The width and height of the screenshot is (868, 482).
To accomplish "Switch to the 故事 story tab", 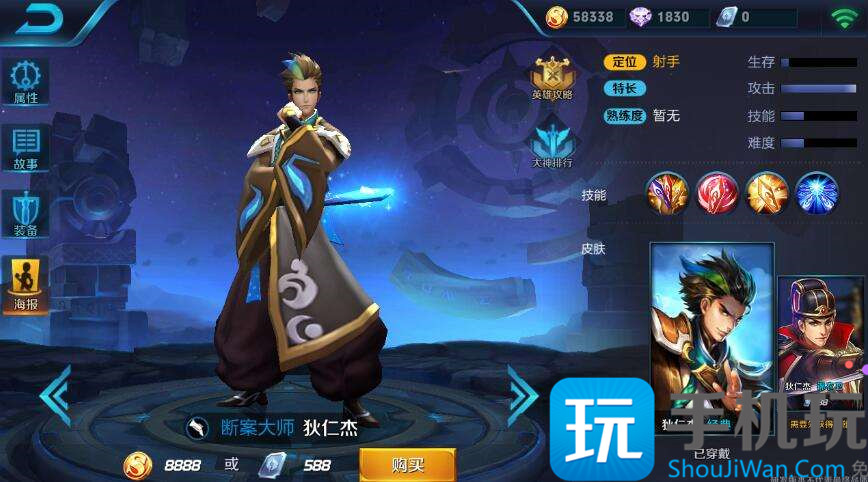I will coord(26,149).
